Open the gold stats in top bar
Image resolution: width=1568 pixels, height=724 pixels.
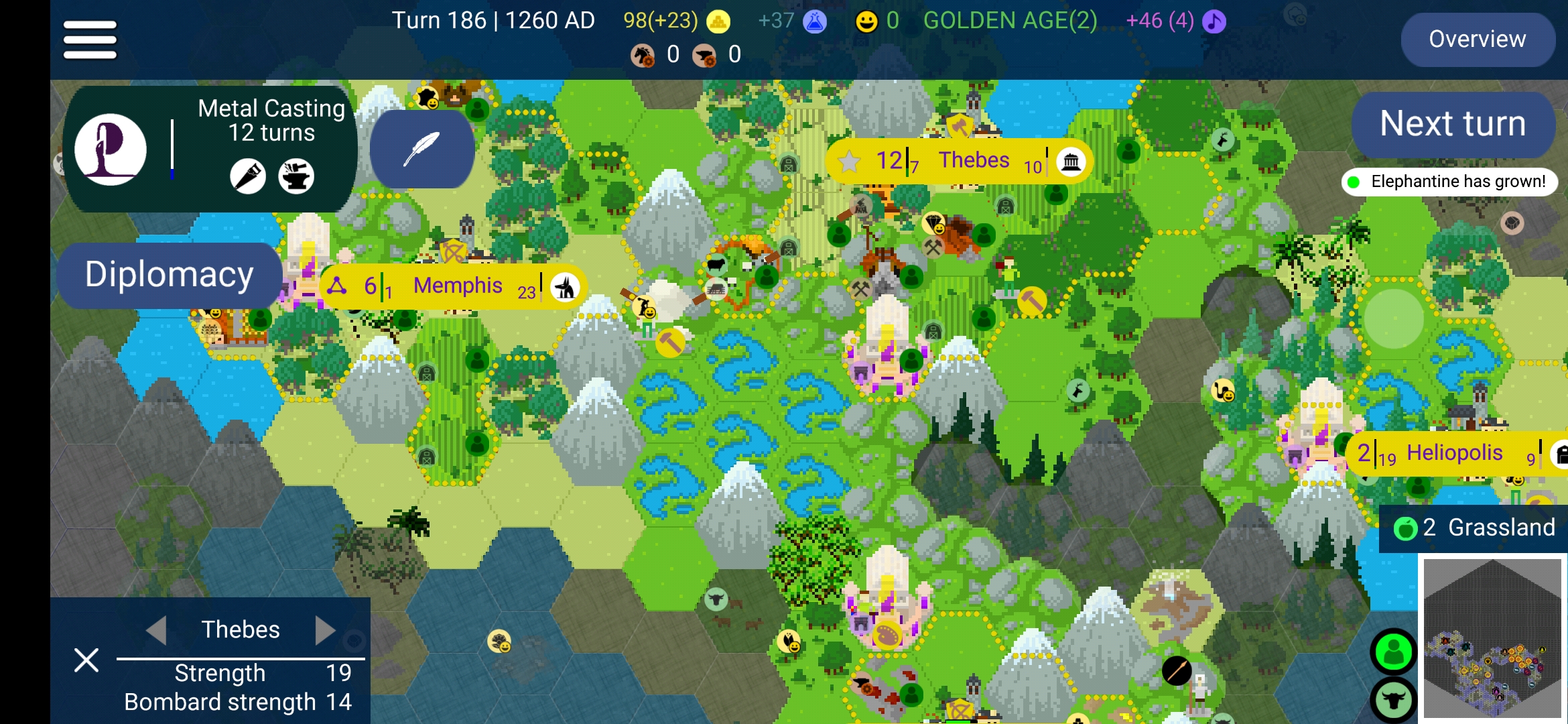pyautogui.click(x=677, y=21)
